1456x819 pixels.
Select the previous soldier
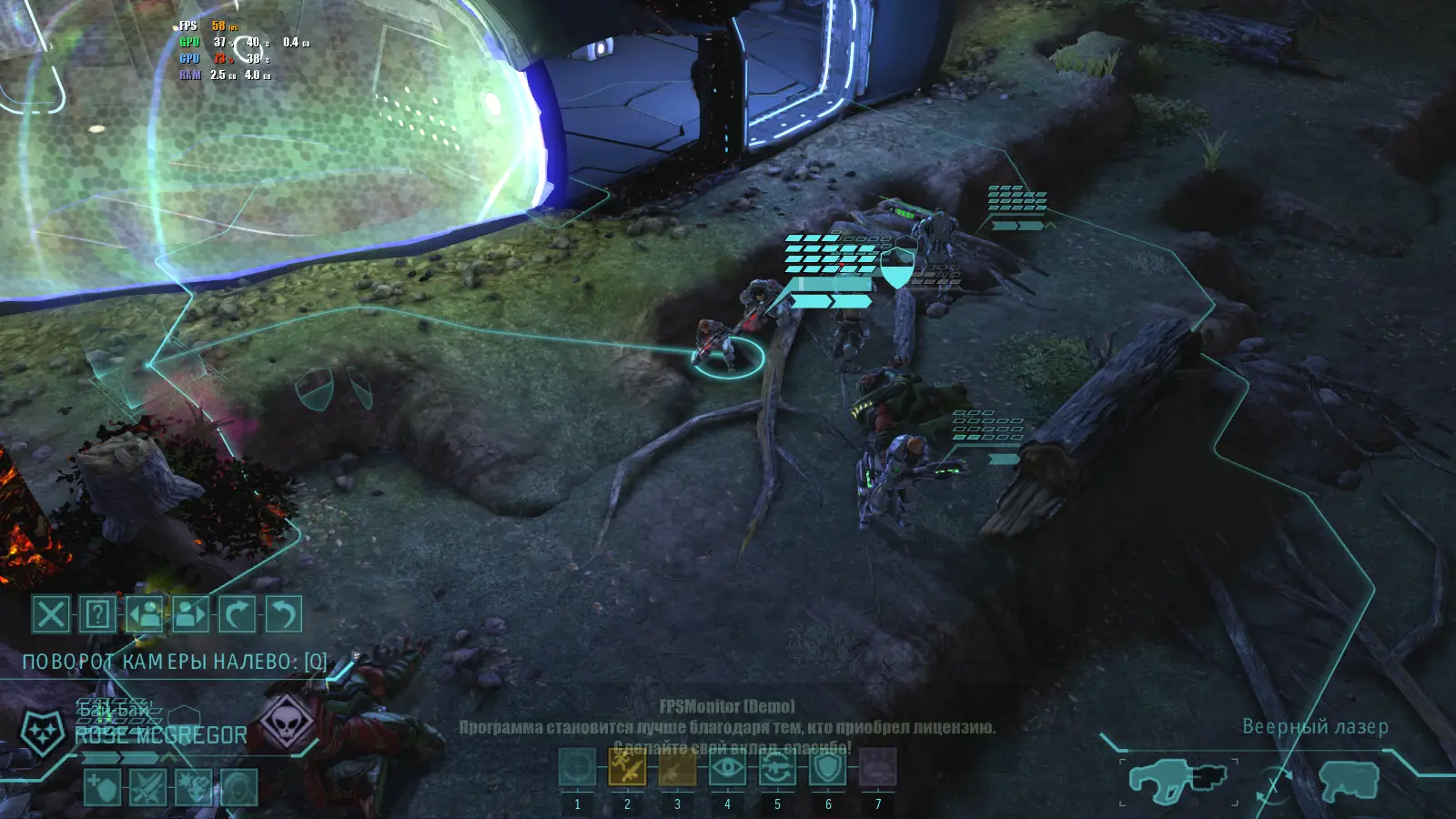coord(144,614)
